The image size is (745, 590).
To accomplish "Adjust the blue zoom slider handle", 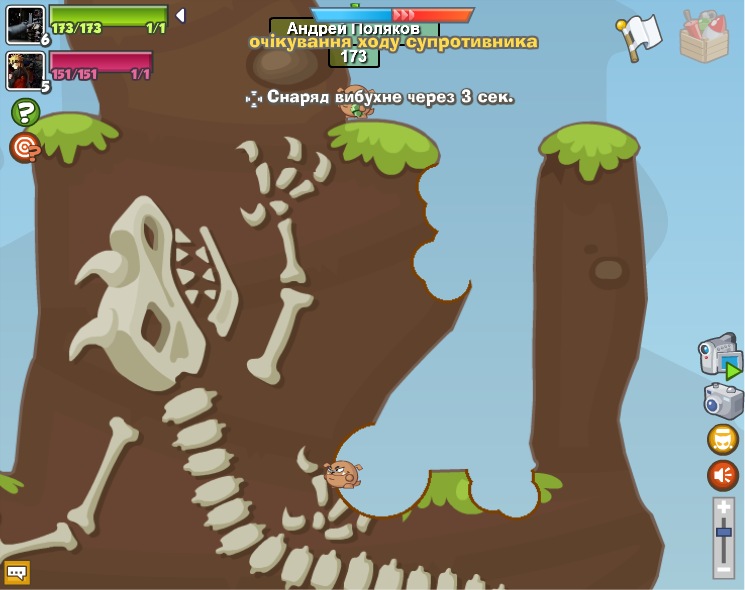I will point(724,532).
